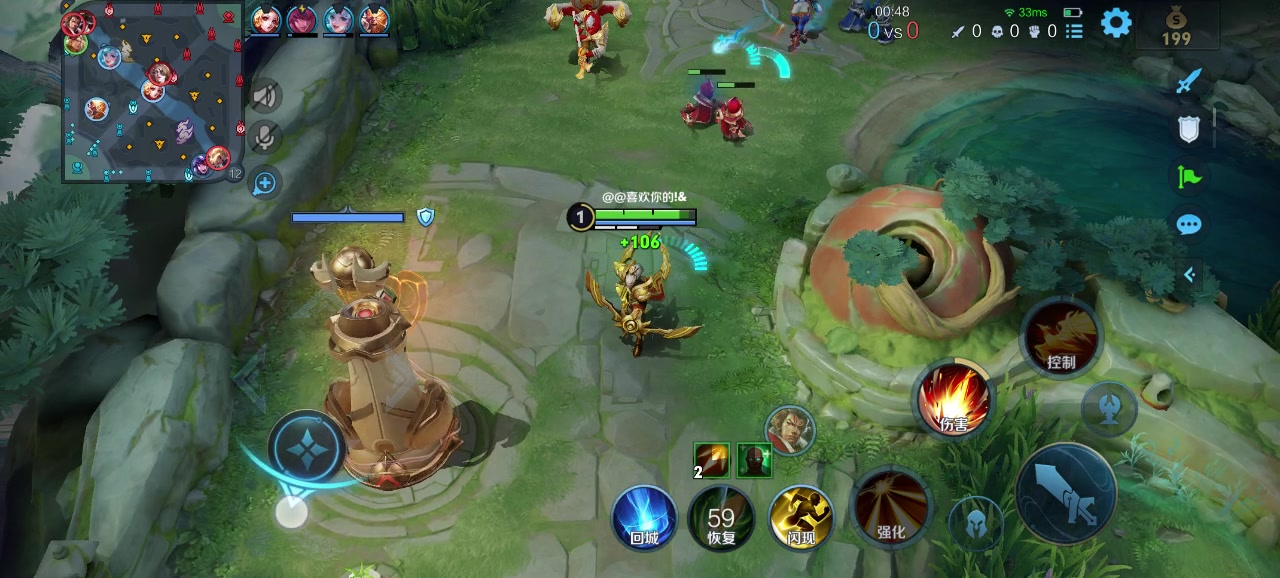Activate the 强化 skill
Image resolution: width=1280 pixels, height=578 pixels.
click(890, 506)
